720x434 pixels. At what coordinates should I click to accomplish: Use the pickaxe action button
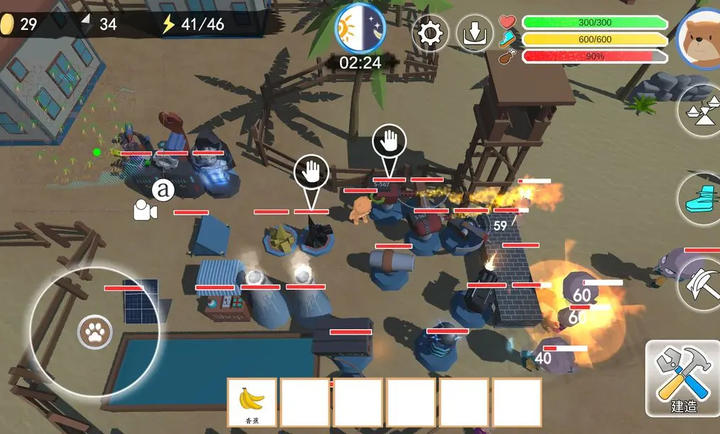click(701, 281)
